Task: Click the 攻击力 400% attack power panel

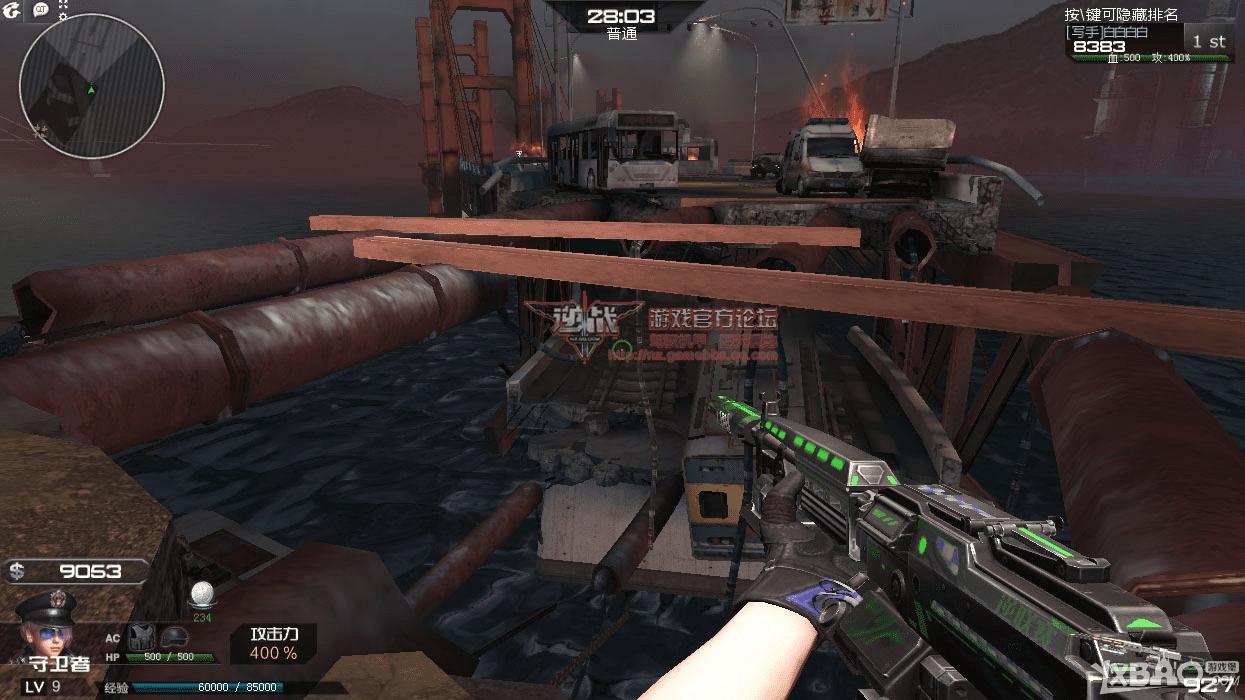Action: click(274, 644)
